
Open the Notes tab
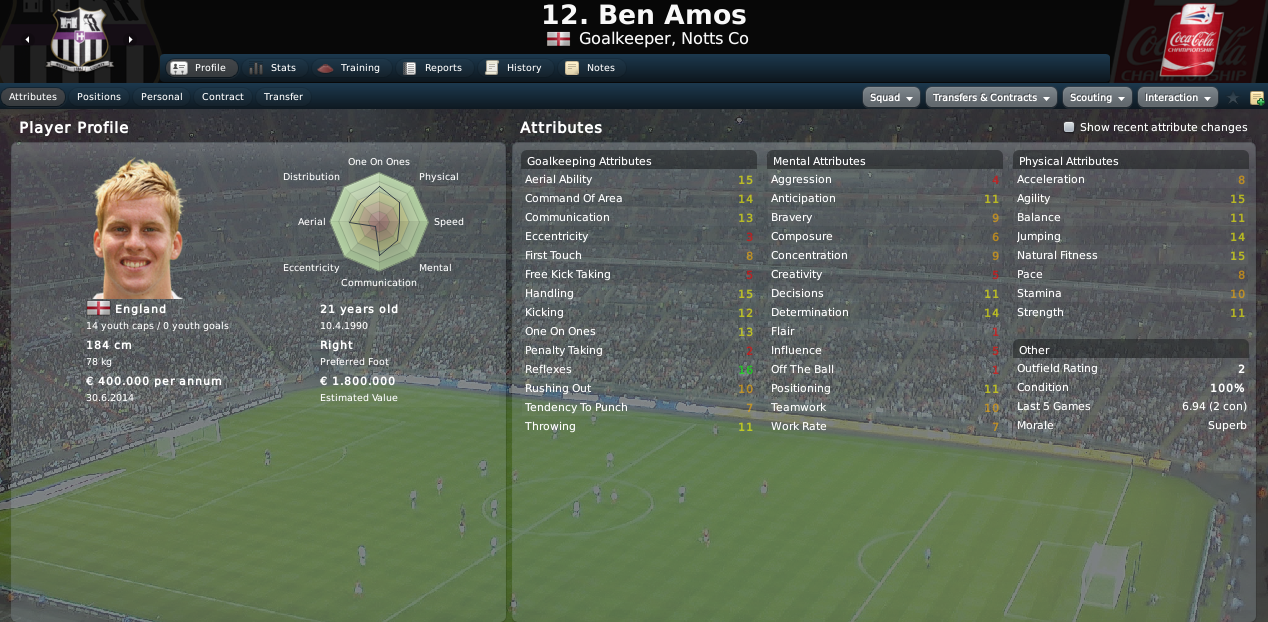pos(590,68)
